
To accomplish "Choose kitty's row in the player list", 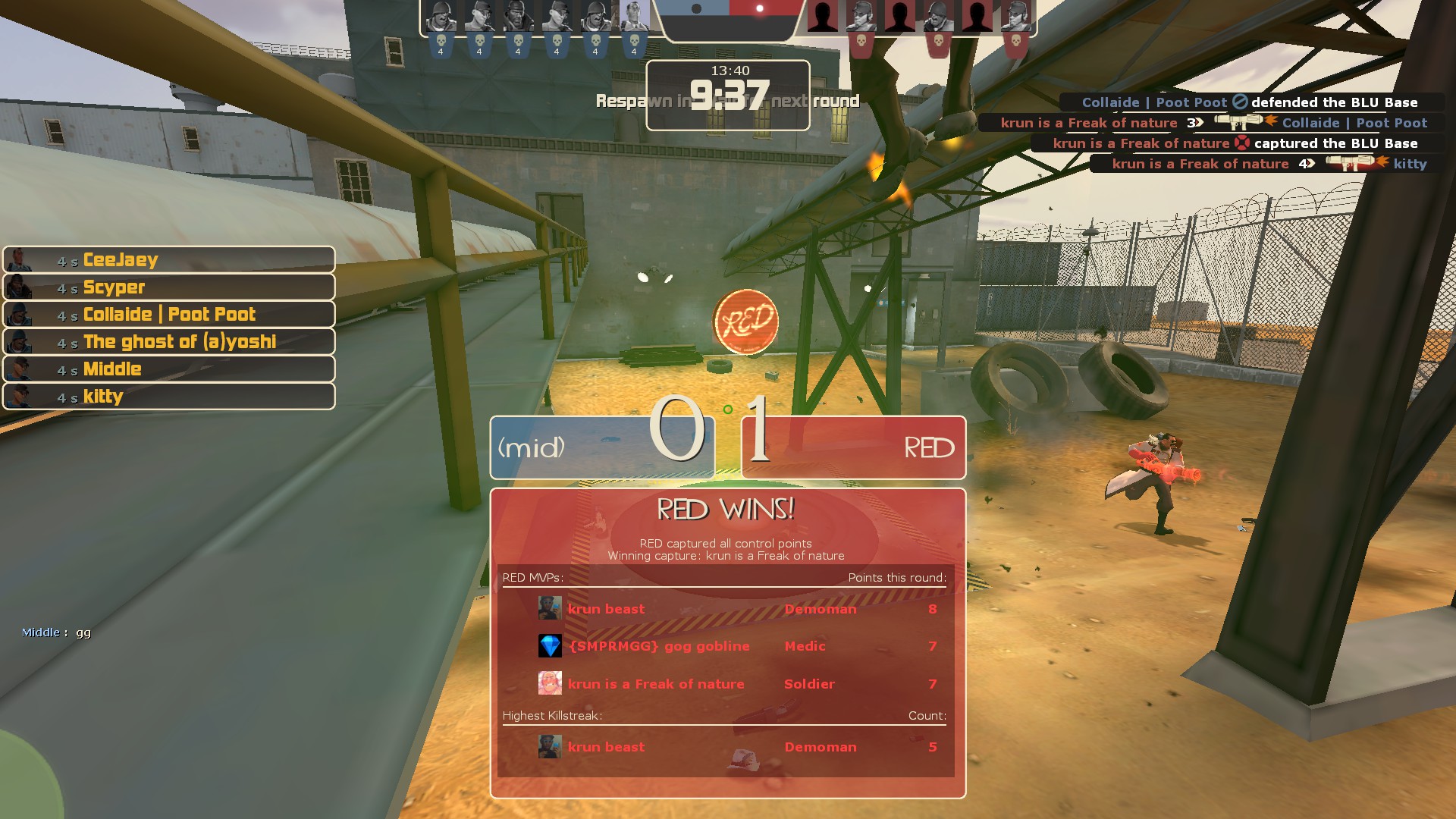I will 168,397.
